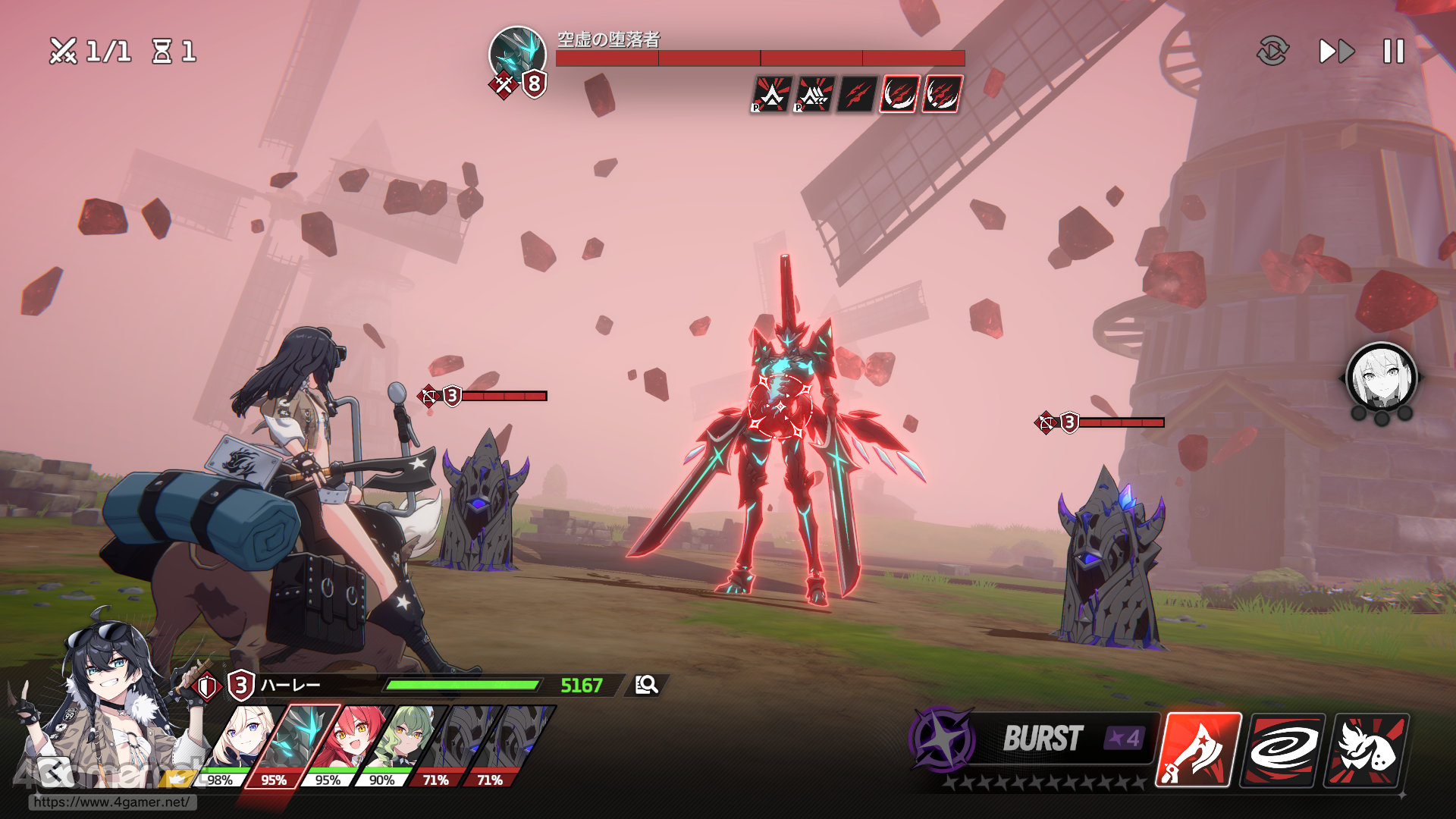Open character details with the magnifier icon
The height and width of the screenshot is (819, 1456).
tap(646, 686)
